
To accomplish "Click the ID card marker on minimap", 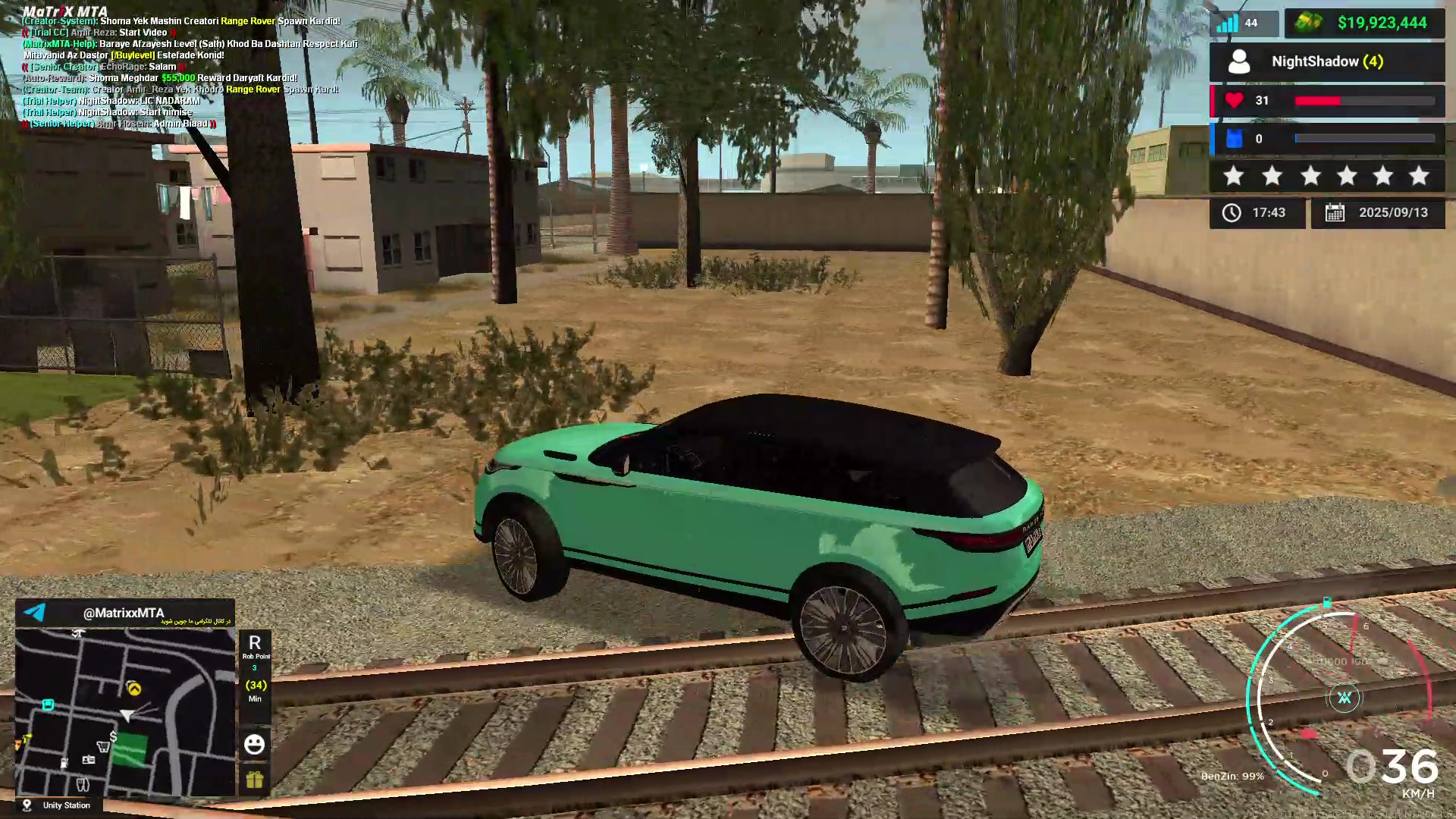I will tap(89, 760).
